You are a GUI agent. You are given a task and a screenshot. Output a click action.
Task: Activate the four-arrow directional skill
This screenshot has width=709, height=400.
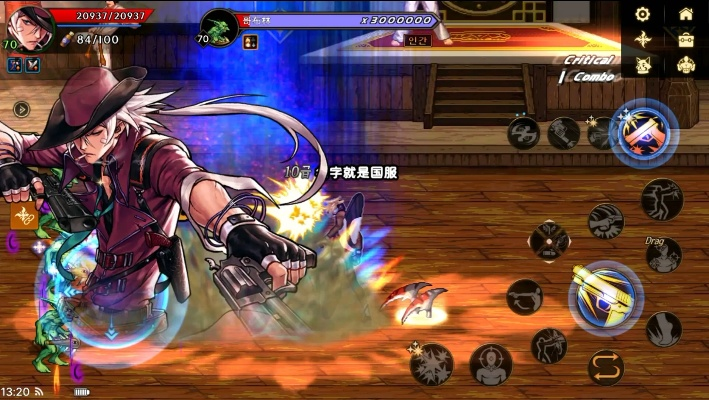point(549,240)
